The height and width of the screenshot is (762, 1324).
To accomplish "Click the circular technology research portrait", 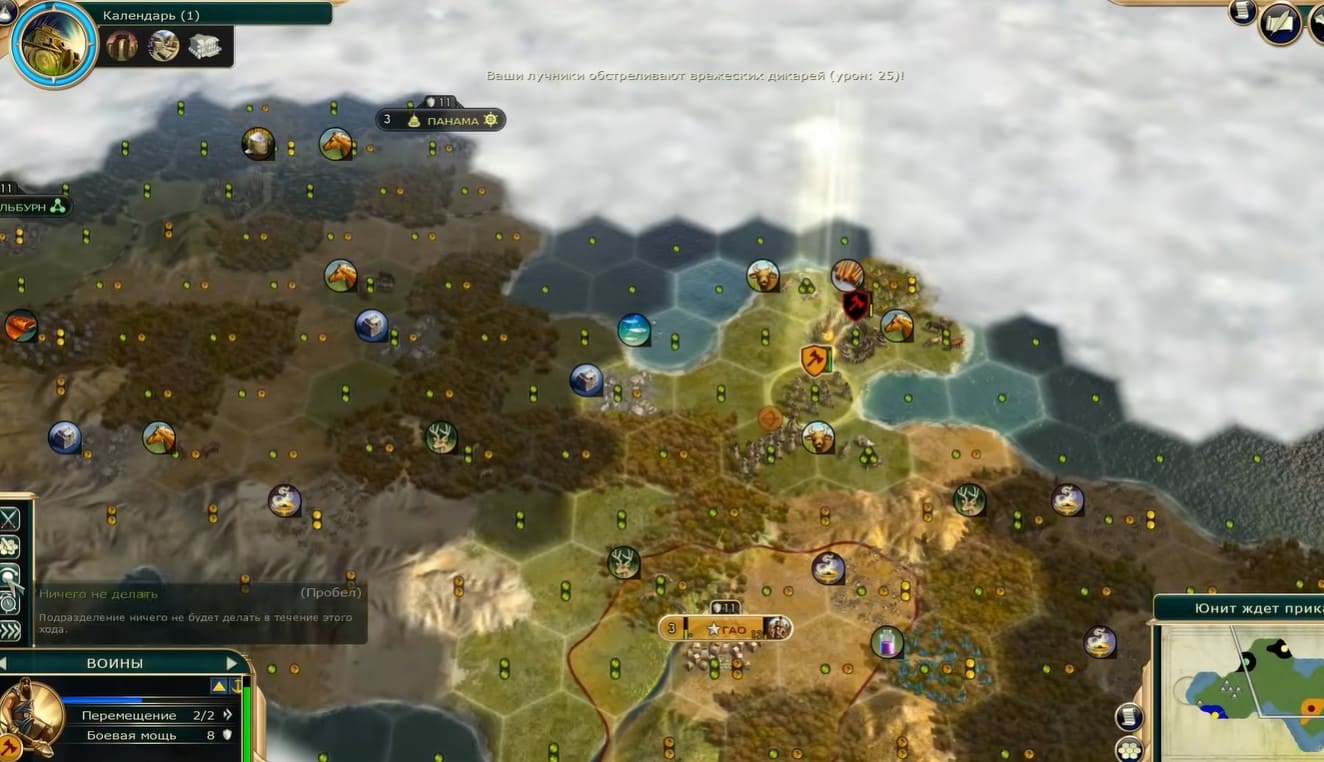I will pyautogui.click(x=54, y=44).
